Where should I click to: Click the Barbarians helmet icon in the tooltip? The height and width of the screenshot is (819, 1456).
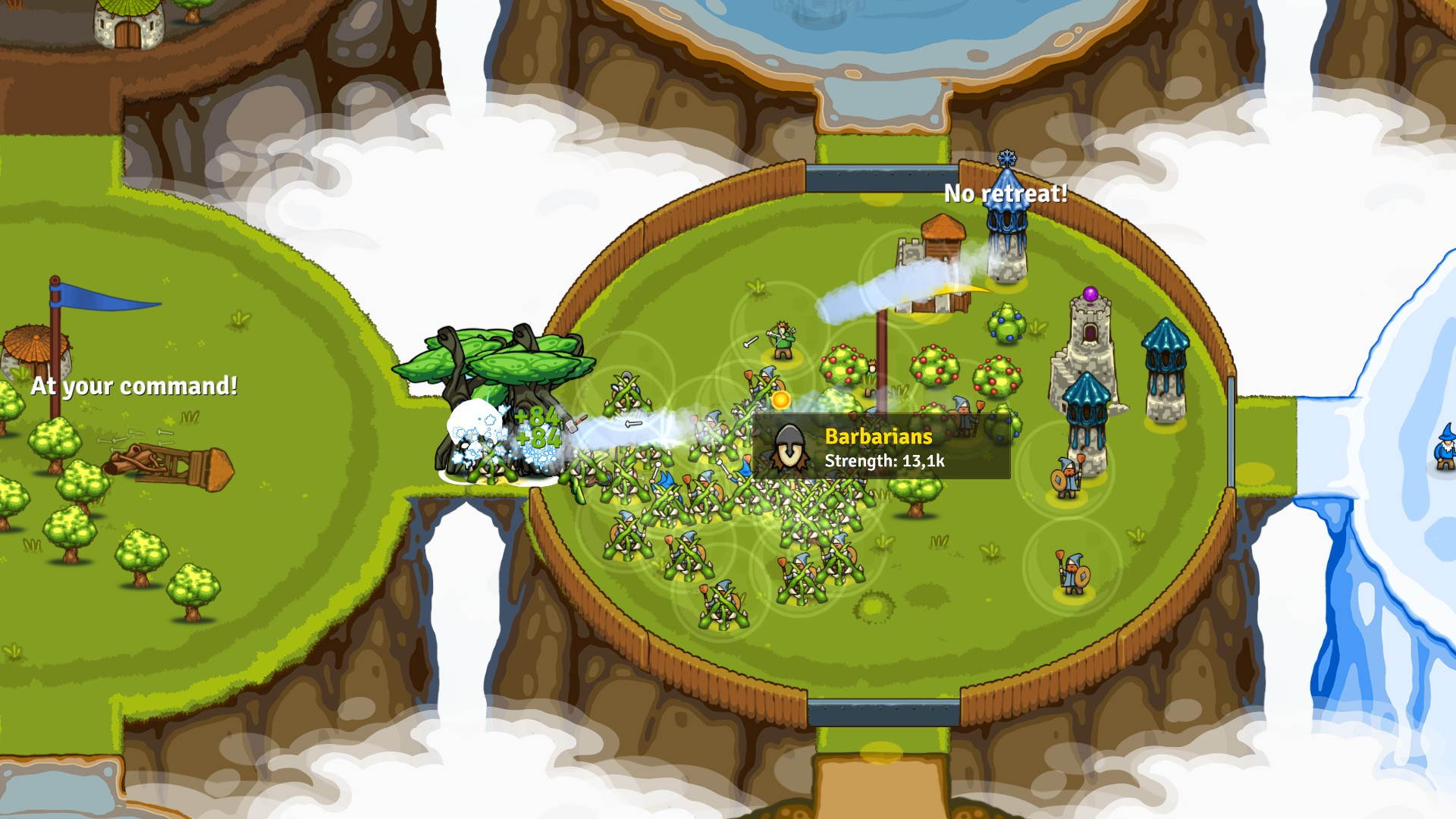(789, 447)
